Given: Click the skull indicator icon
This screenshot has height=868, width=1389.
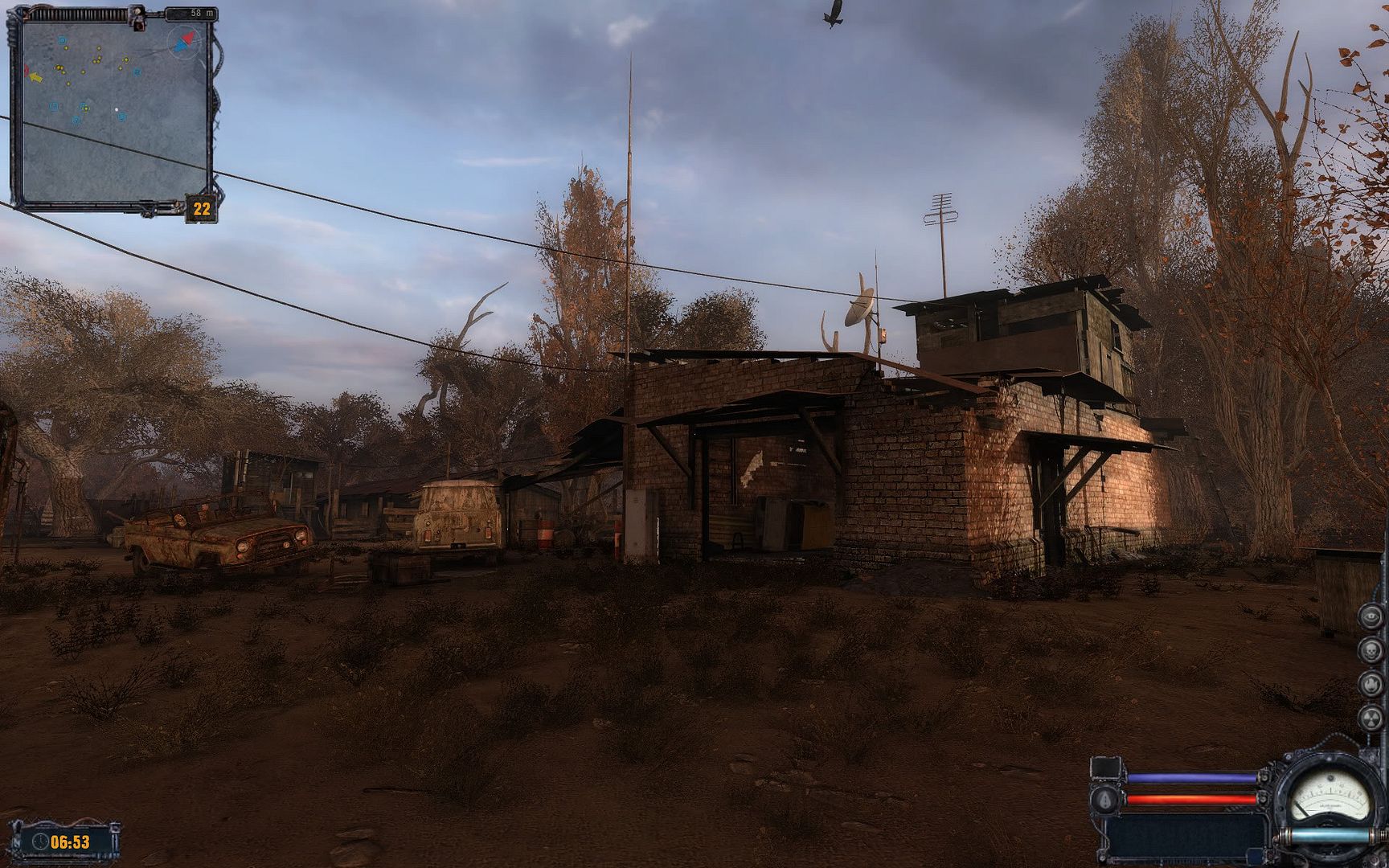Looking at the screenshot, I should pyautogui.click(x=1371, y=650).
